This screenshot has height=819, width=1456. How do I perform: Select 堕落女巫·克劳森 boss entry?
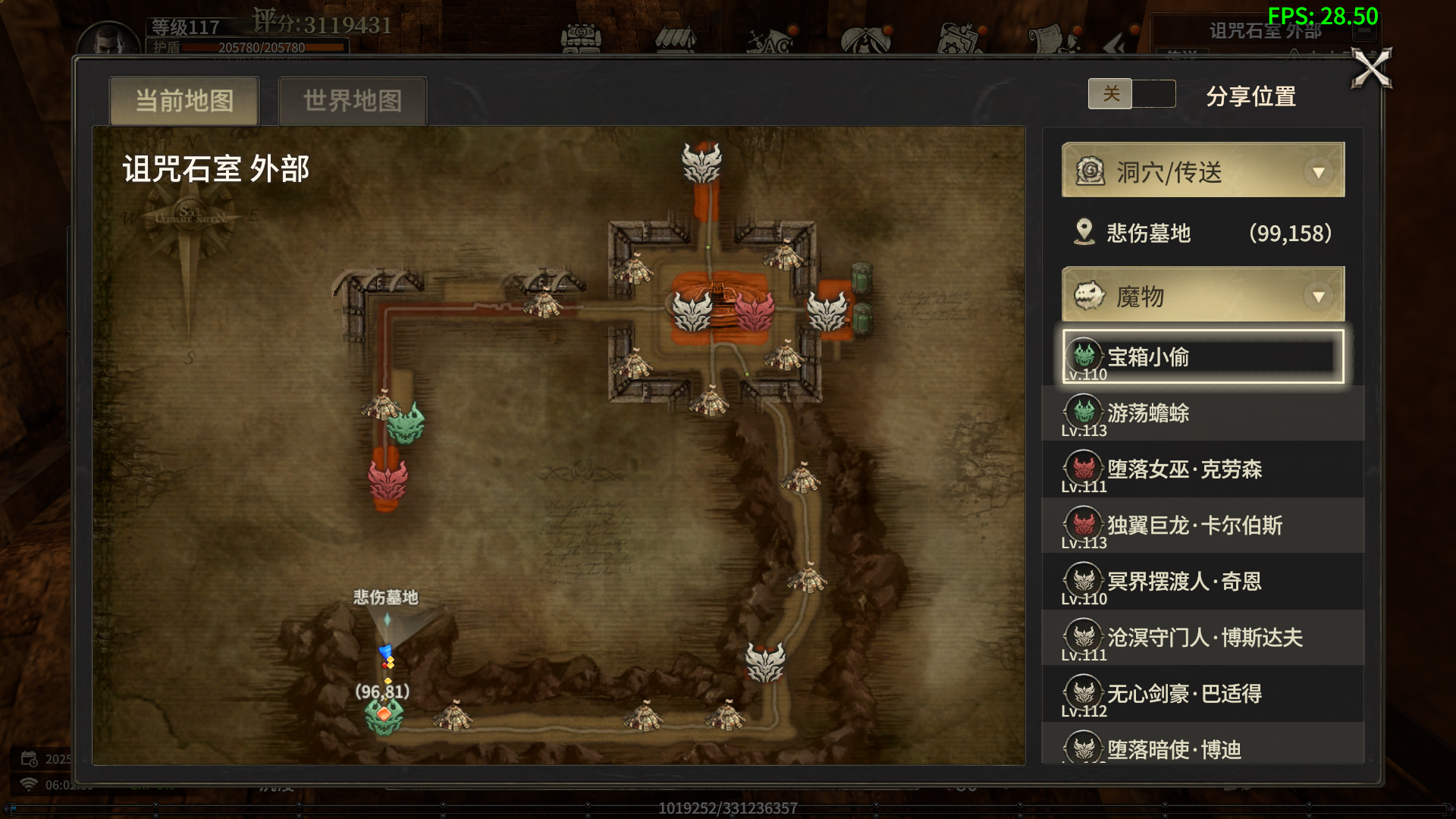click(x=1203, y=469)
